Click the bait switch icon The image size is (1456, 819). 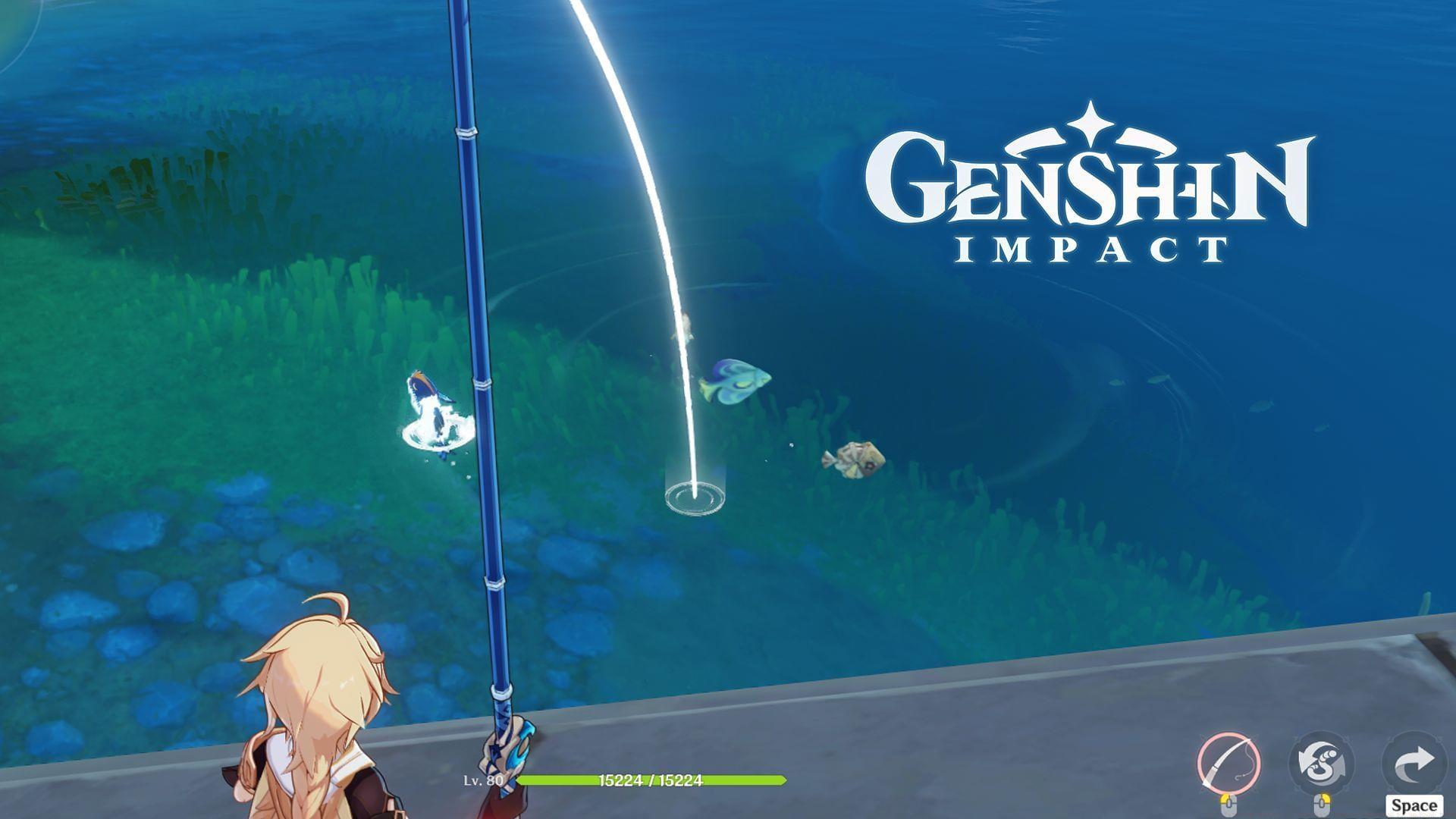(x=1323, y=760)
